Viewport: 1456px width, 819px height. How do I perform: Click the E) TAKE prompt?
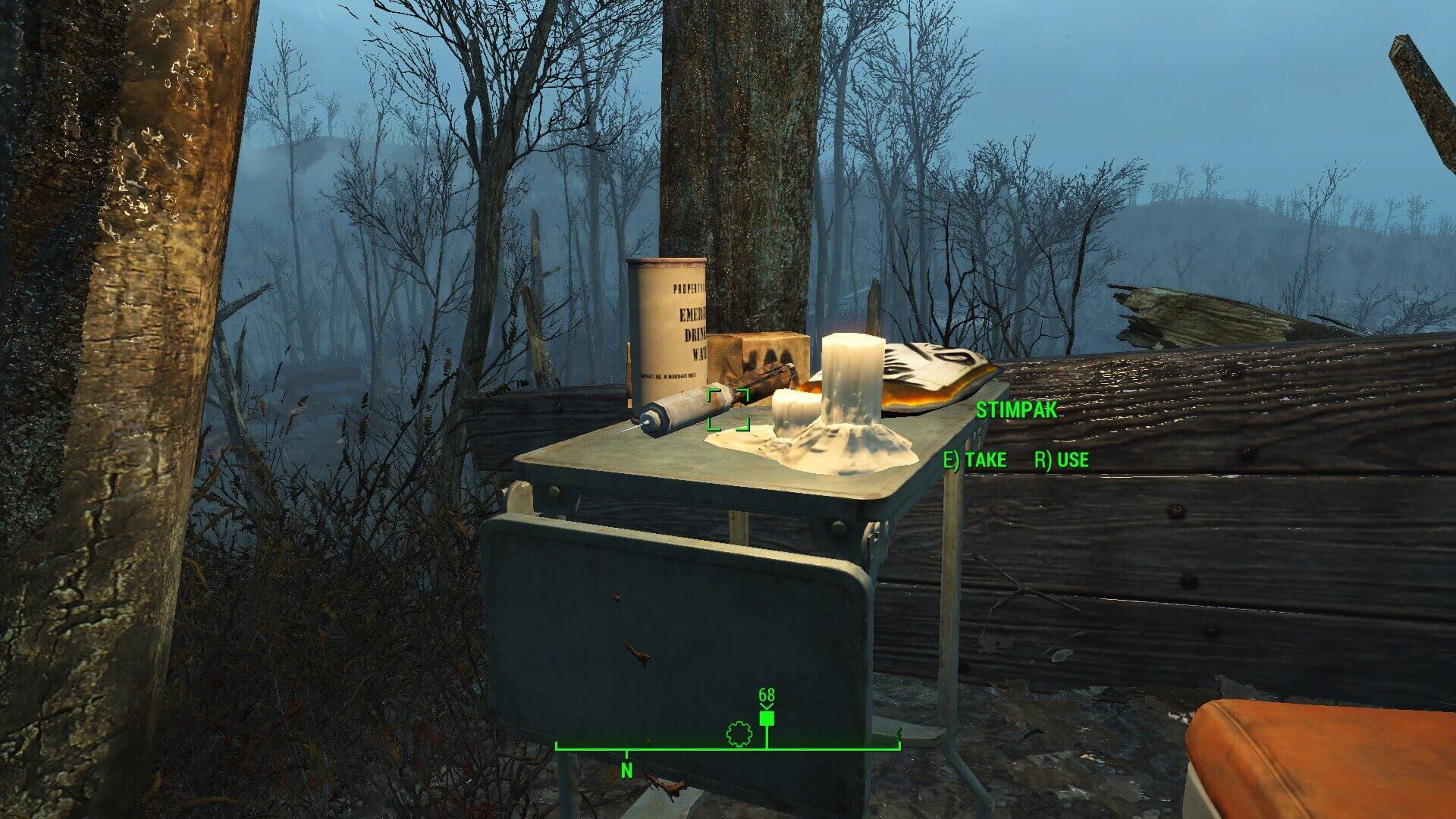pos(974,460)
